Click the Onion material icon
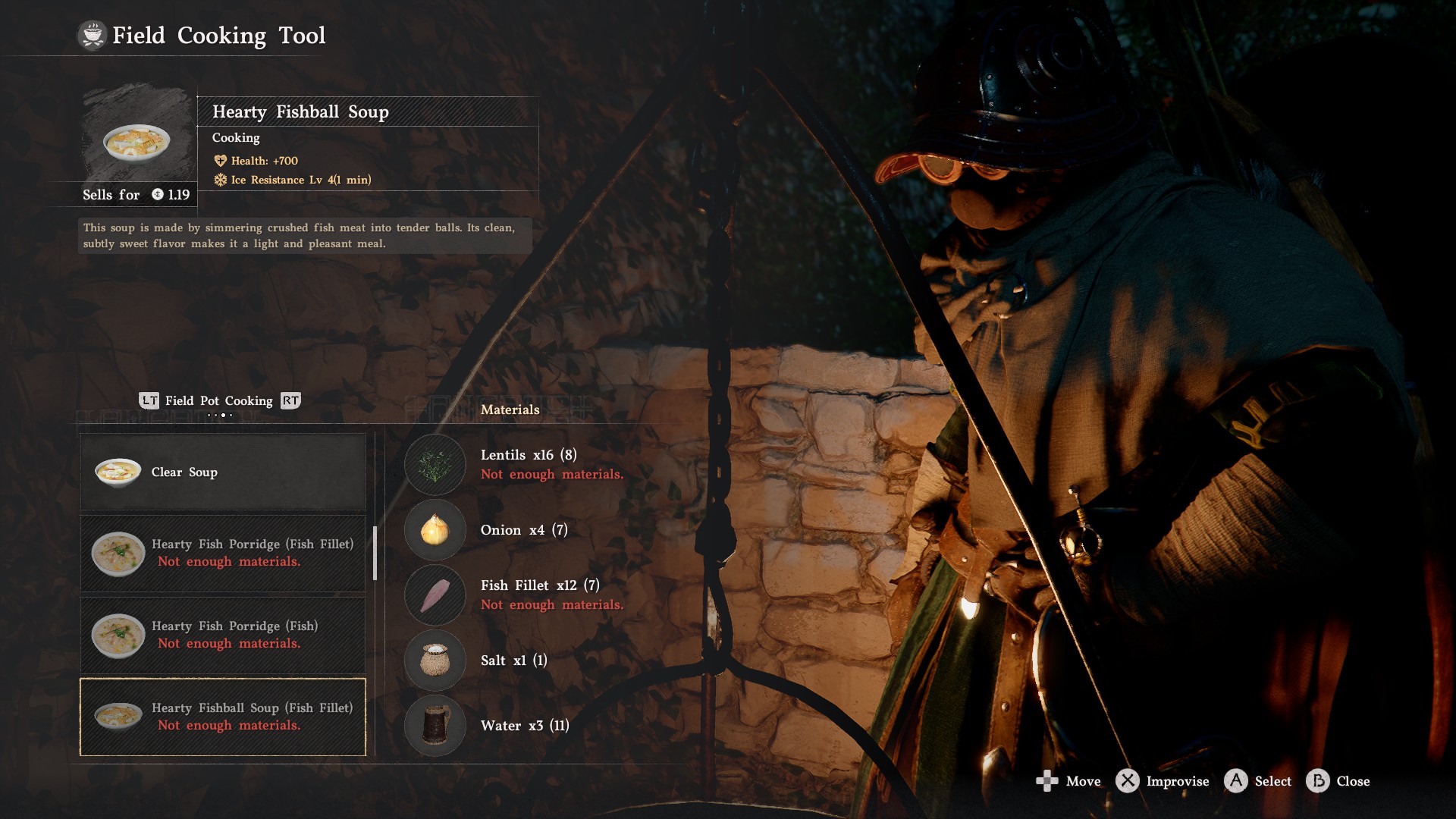This screenshot has height=819, width=1456. coord(435,530)
